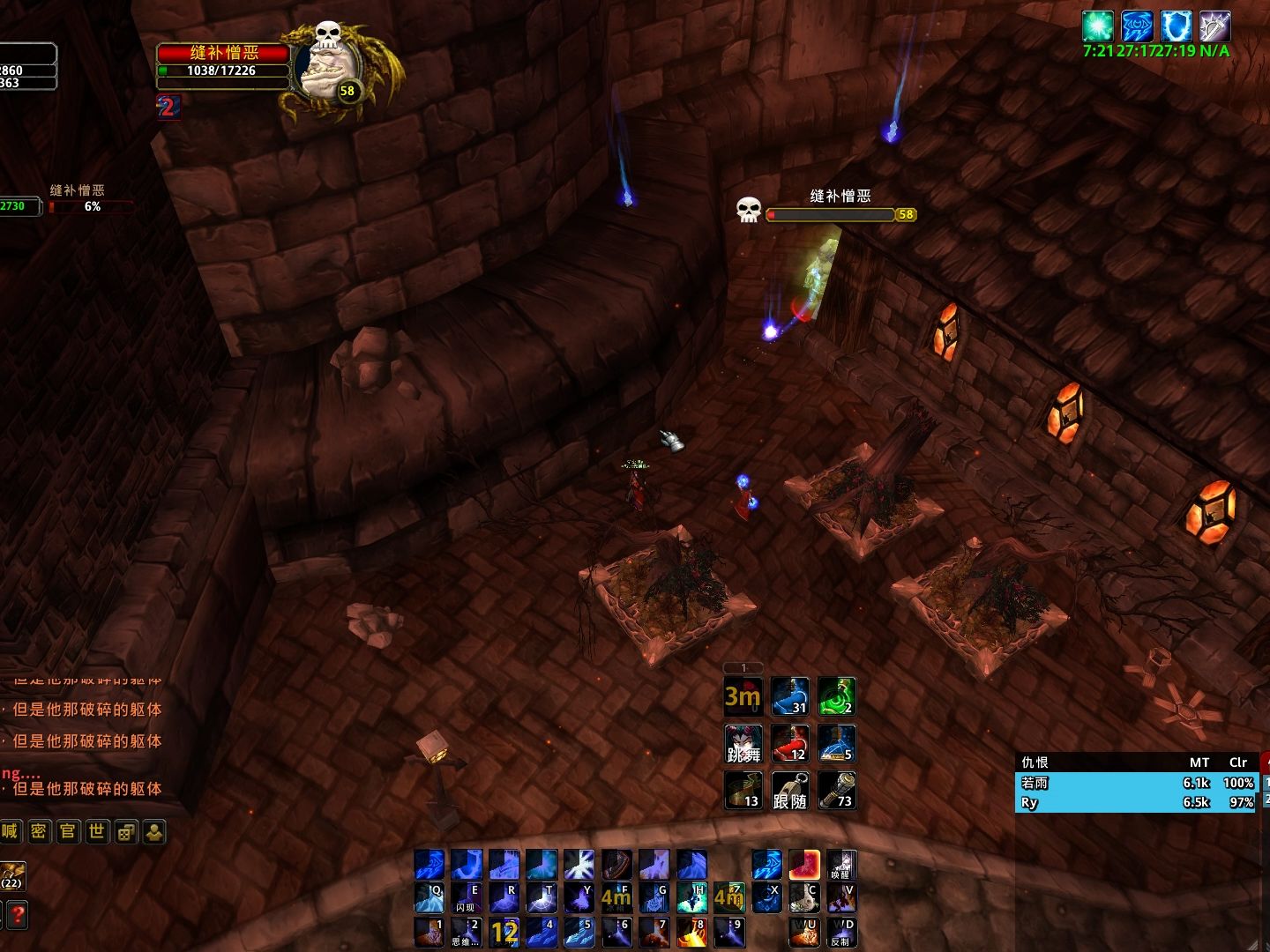Click the blue shield Mage Armor buff
Viewport: 1270px width, 952px height.
pyautogui.click(x=1176, y=26)
